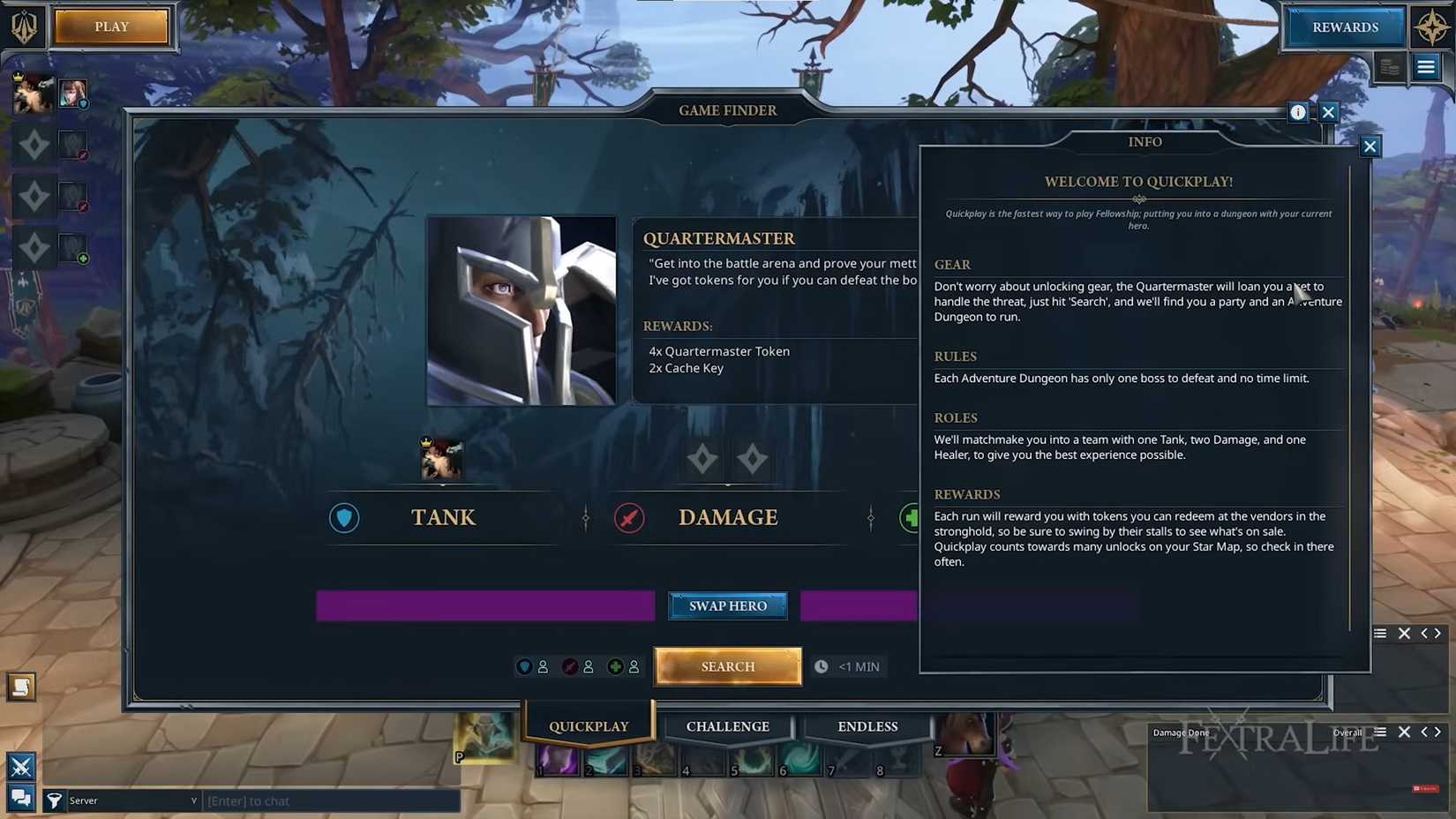This screenshot has width=1456, height=819.
Task: Switch to the Challenge tab
Action: tap(727, 726)
